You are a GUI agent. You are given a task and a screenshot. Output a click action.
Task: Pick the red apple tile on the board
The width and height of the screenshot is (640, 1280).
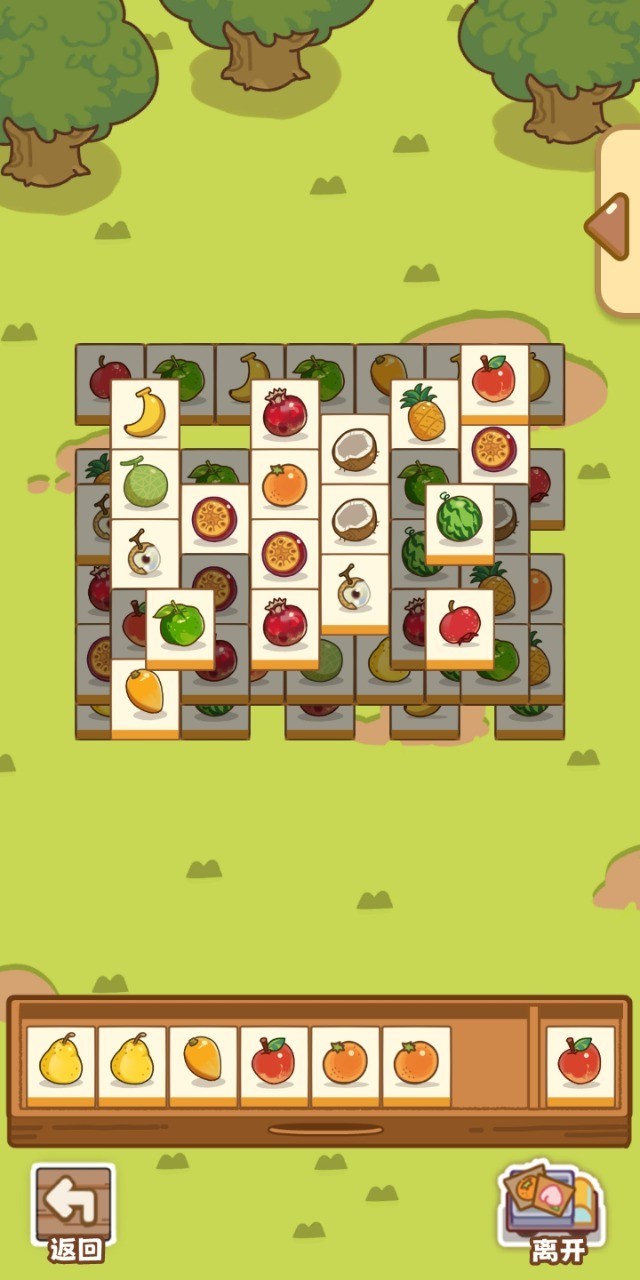[x=494, y=379]
